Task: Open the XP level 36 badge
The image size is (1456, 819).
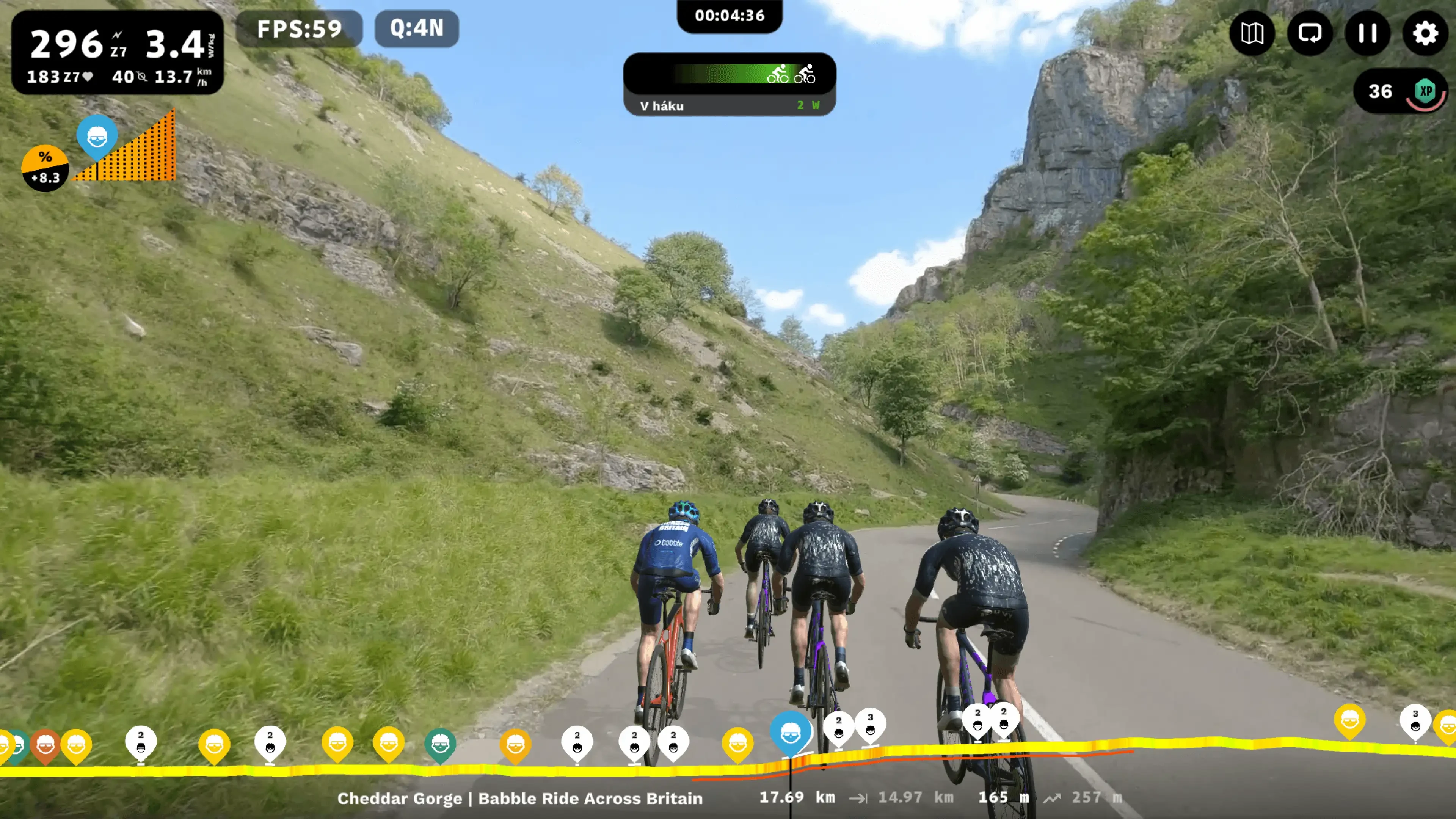Action: [1400, 91]
